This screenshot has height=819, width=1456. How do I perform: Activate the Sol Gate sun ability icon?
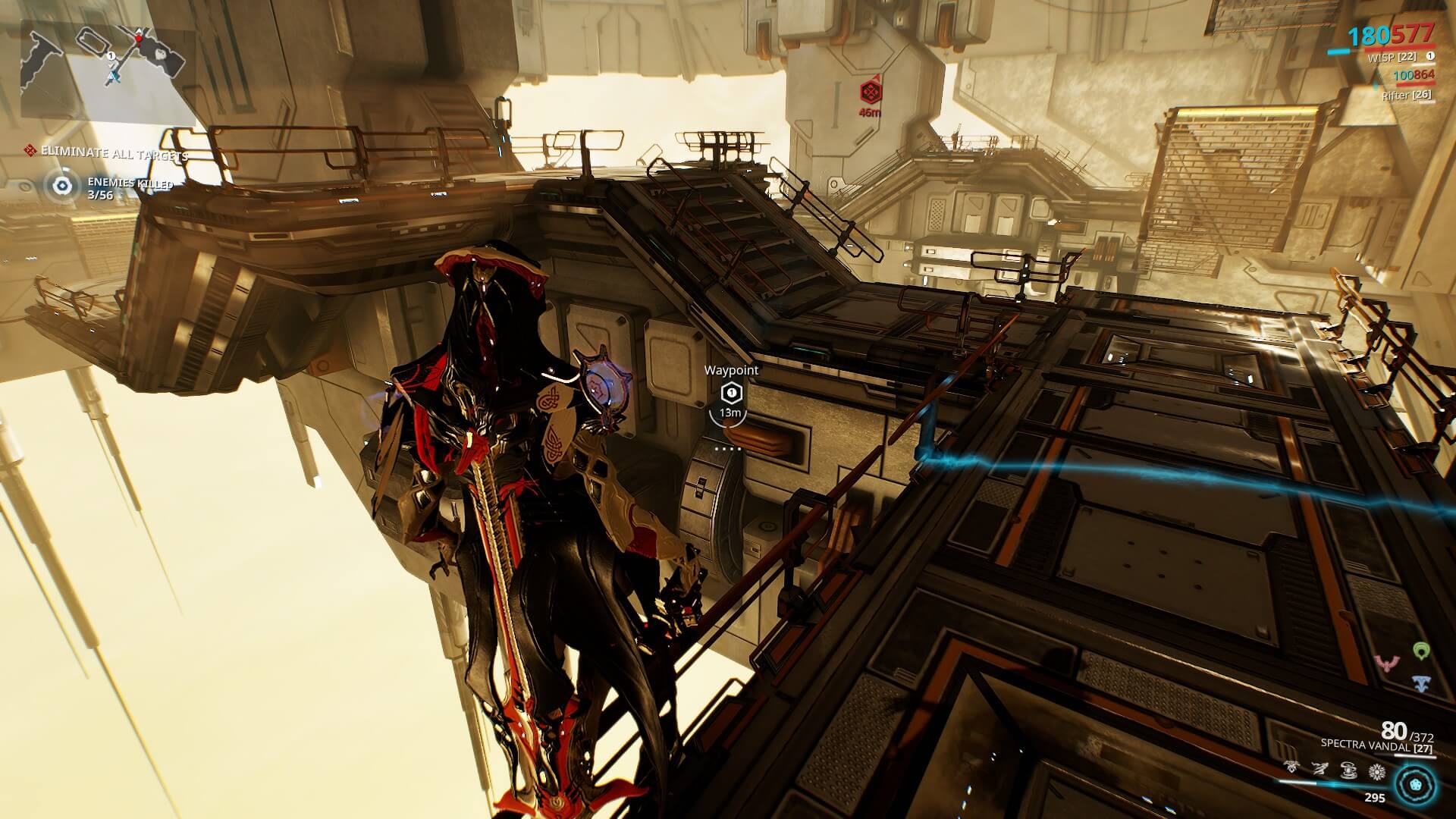[x=1377, y=771]
